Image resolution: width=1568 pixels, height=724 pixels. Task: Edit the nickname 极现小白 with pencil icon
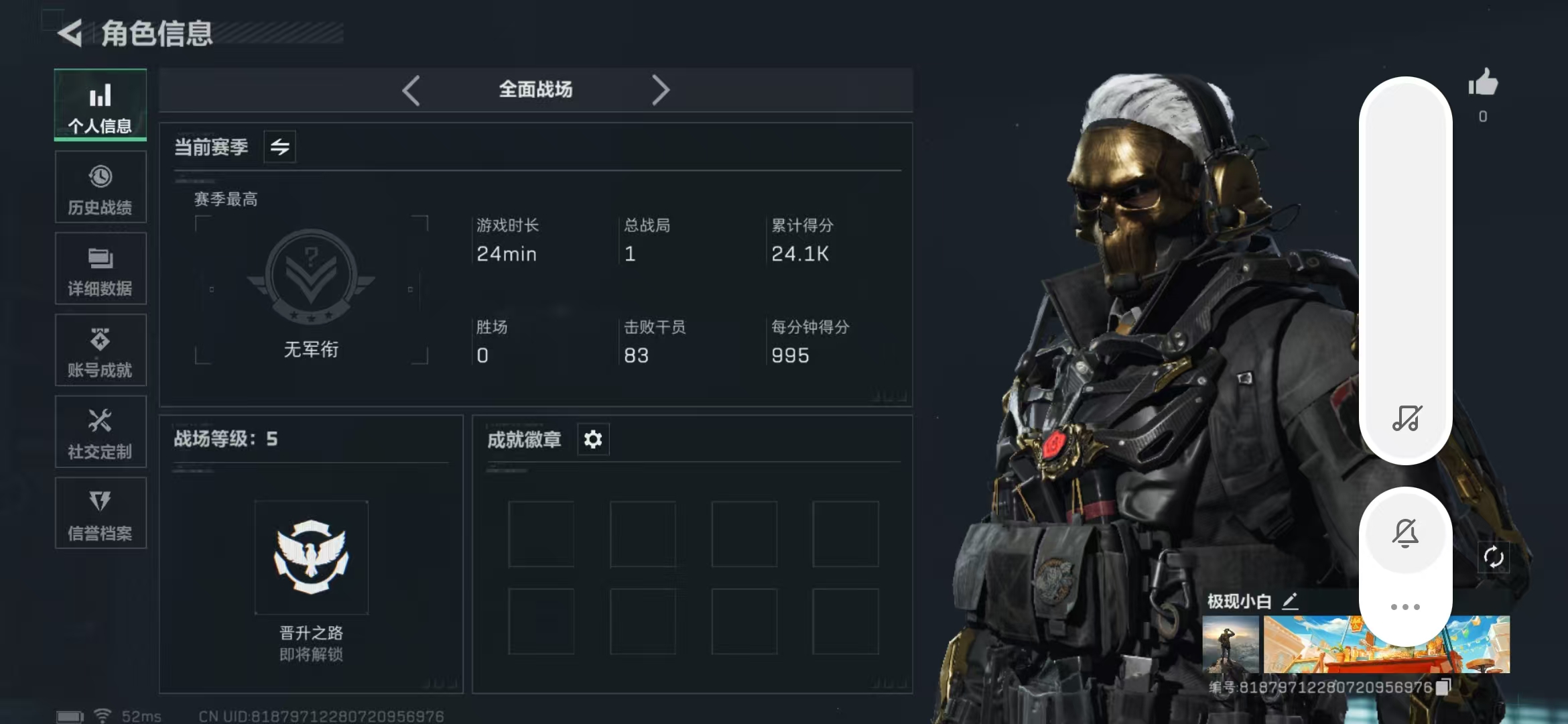(1291, 601)
